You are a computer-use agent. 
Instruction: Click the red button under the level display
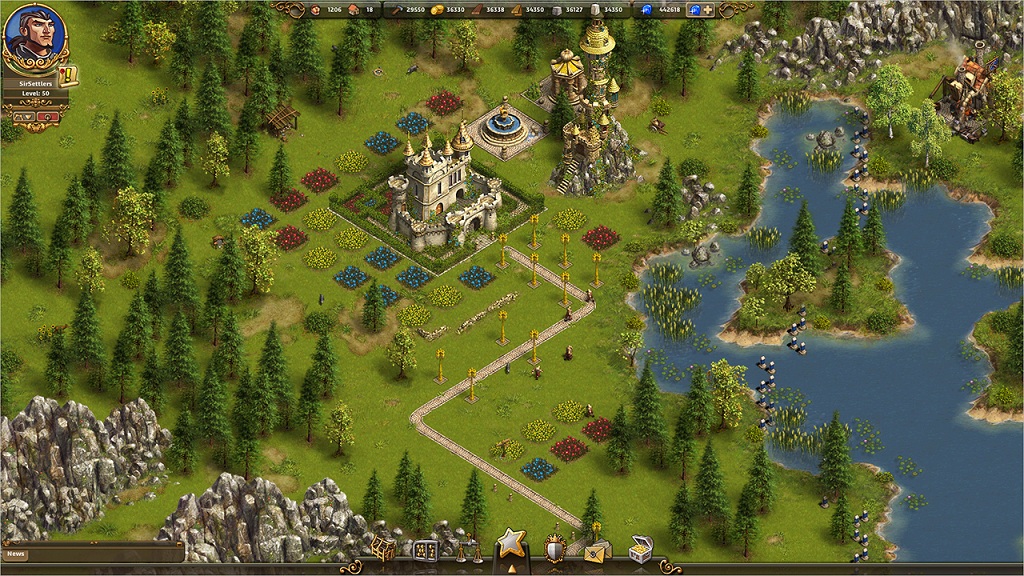click(x=49, y=117)
